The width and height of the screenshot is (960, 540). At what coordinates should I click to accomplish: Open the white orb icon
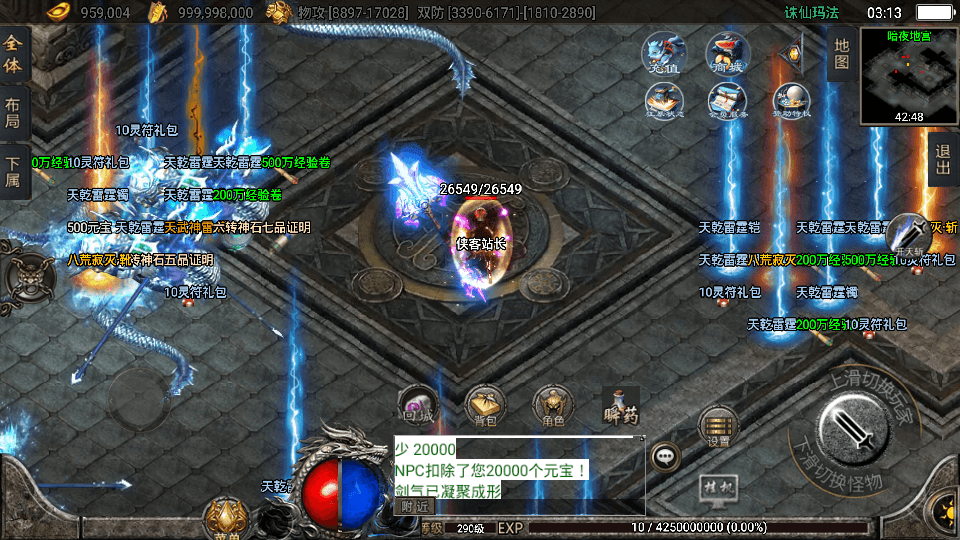791,102
